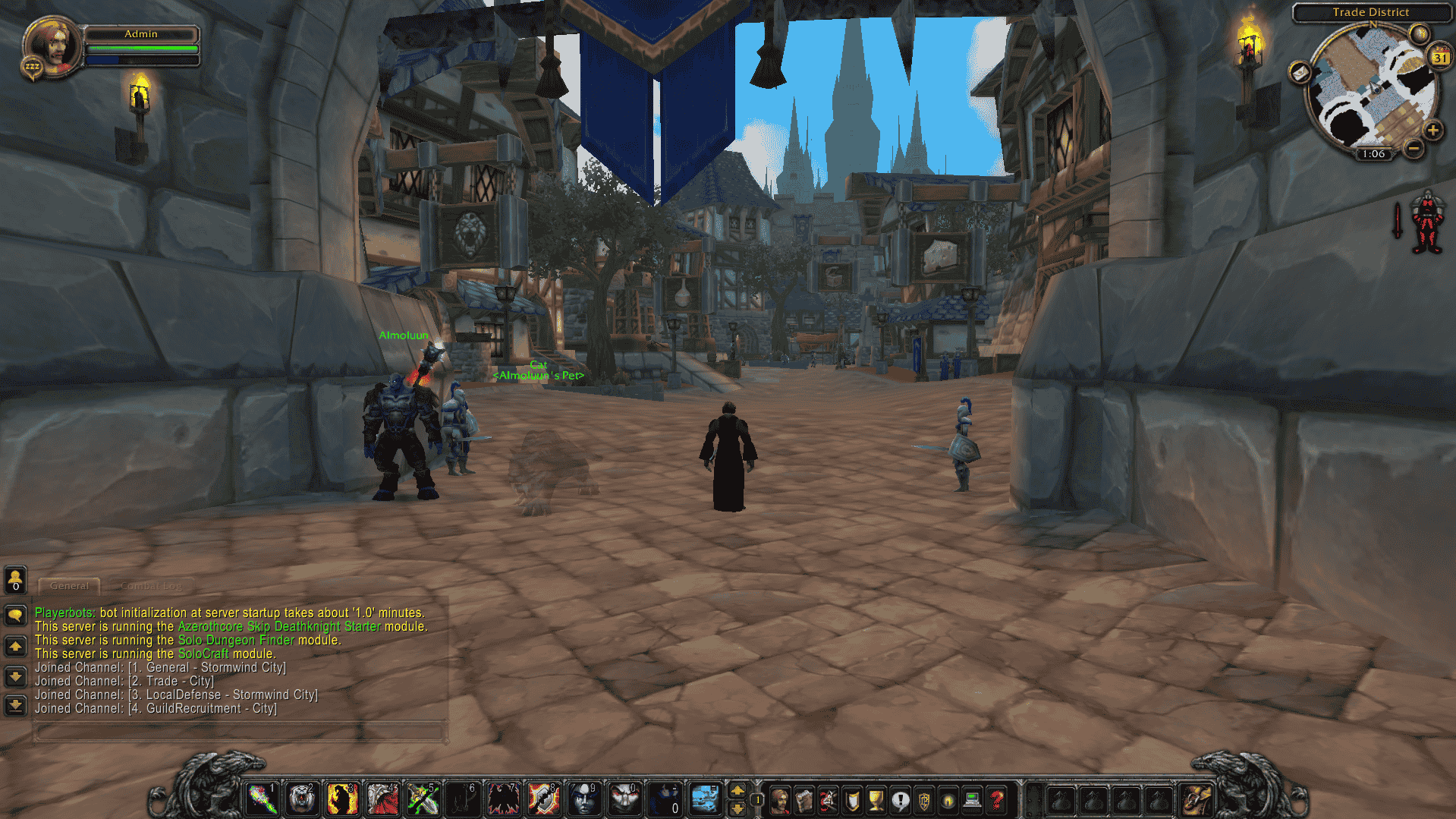This screenshot has height=819, width=1456.
Task: Open the Main Menu computer icon
Action: tap(973, 800)
